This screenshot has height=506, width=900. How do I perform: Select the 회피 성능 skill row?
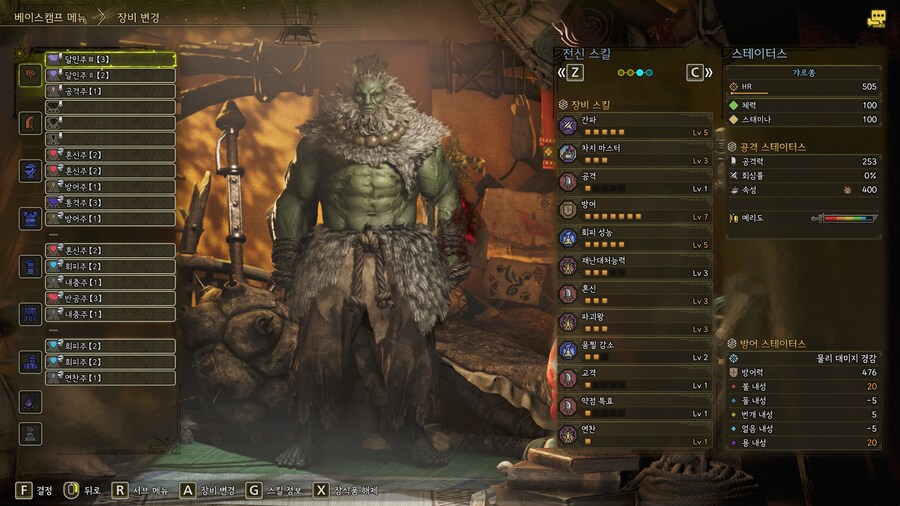click(635, 238)
